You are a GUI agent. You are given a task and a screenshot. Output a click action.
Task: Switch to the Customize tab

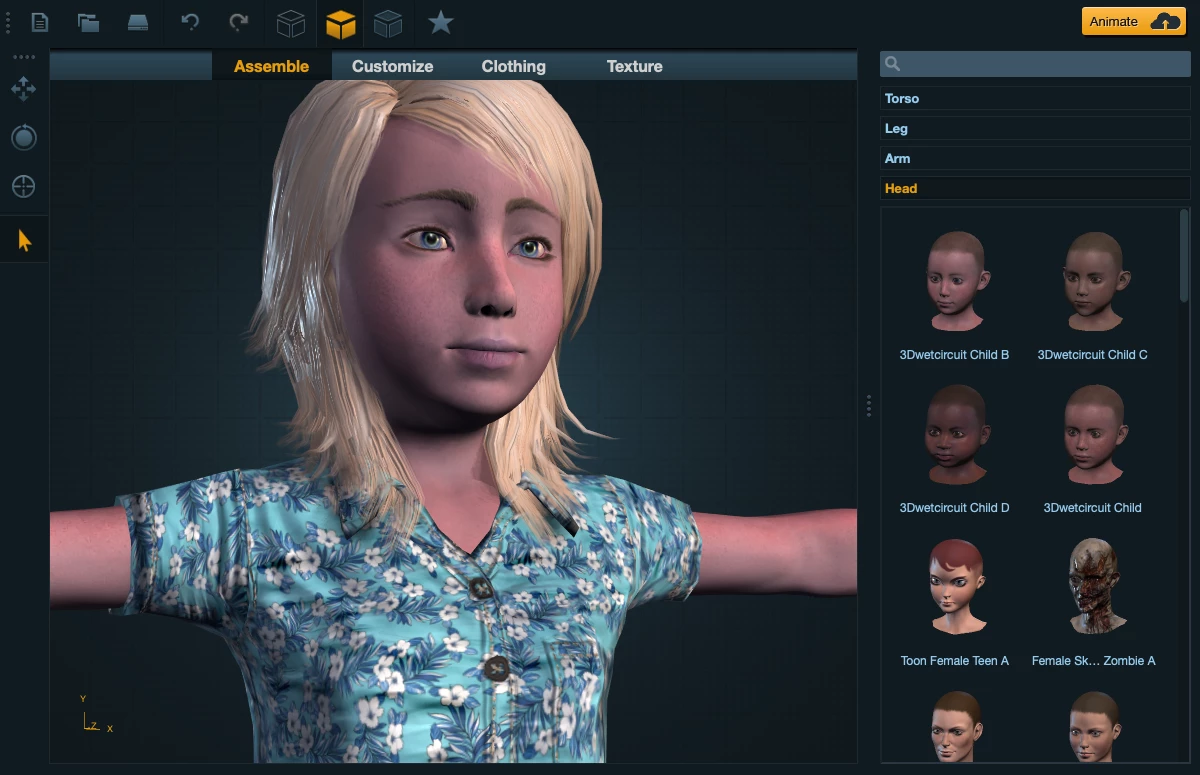point(392,66)
